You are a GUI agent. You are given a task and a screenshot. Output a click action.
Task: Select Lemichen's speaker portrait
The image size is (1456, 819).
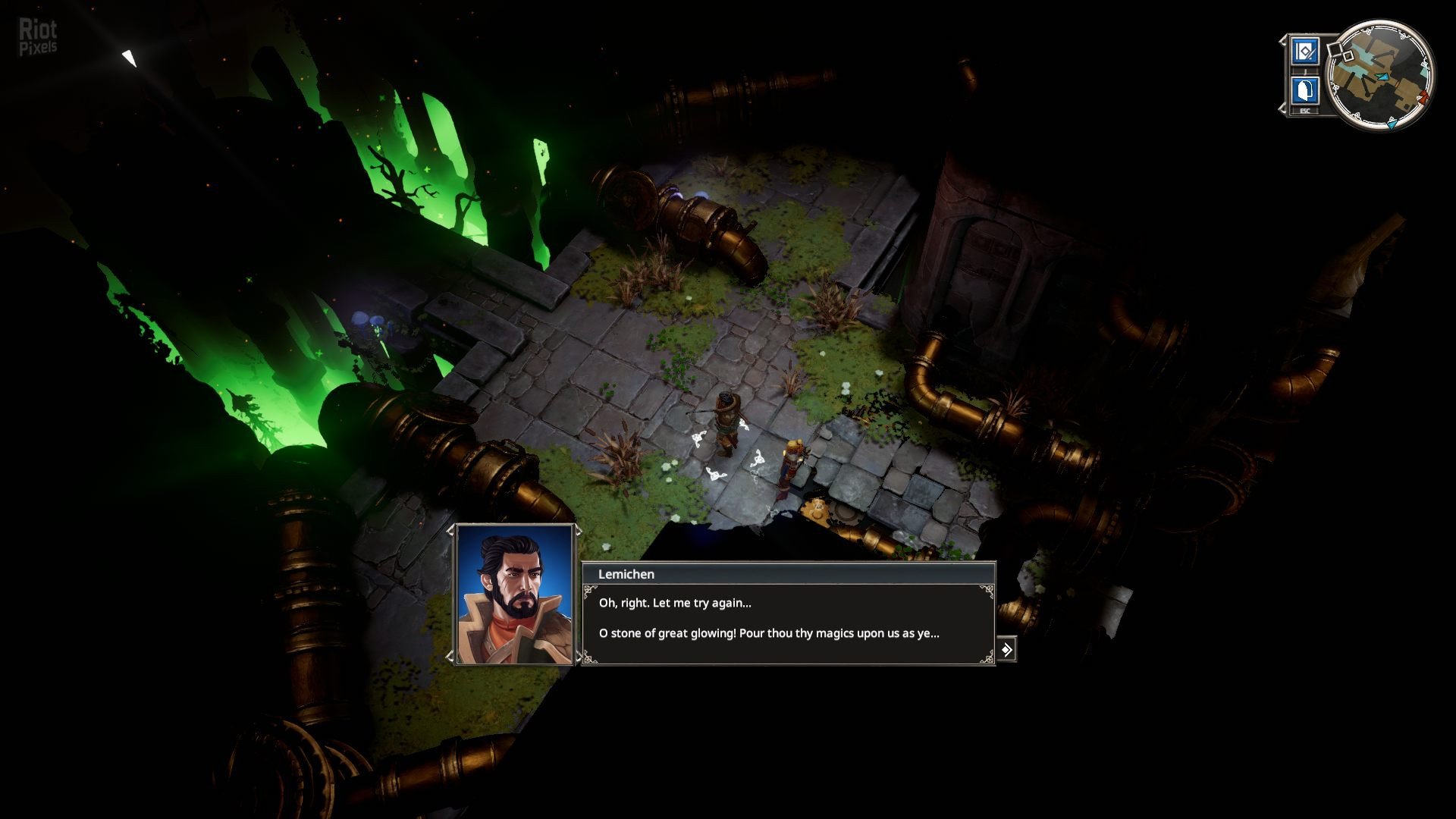click(x=514, y=594)
